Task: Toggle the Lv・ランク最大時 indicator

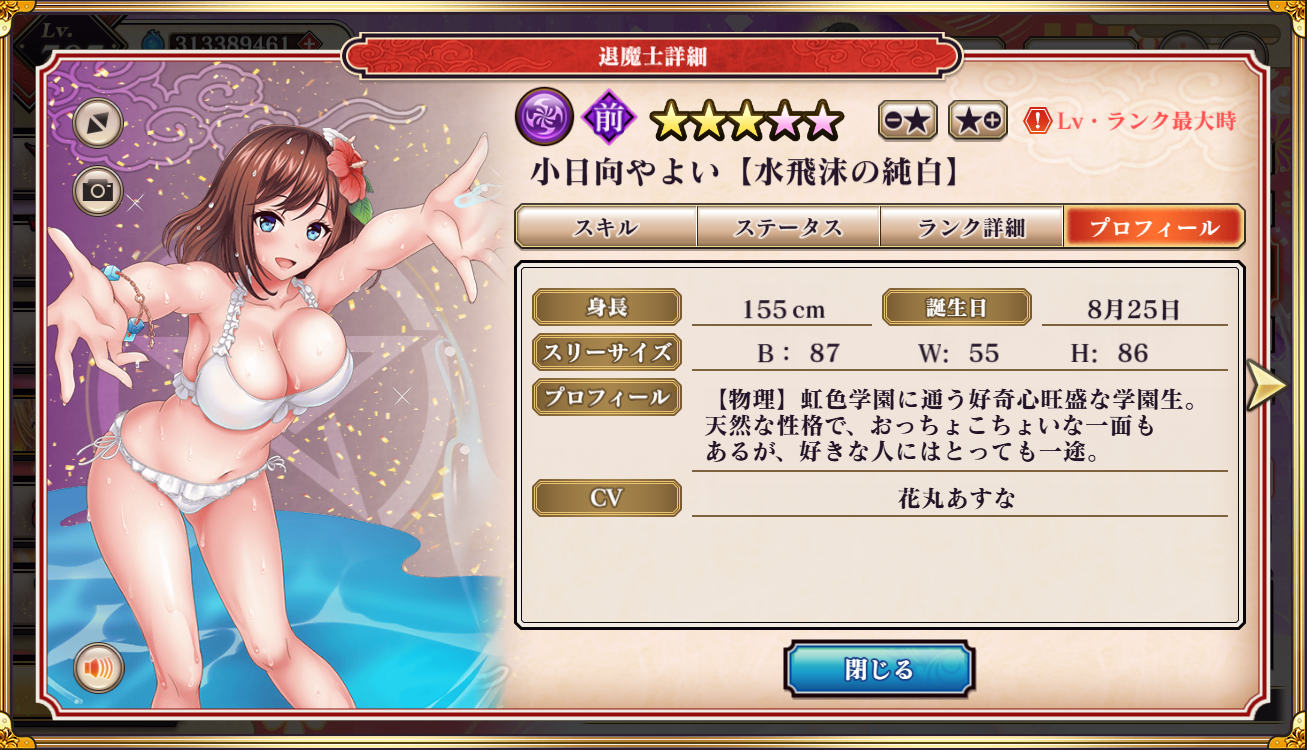Action: pyautogui.click(x=1131, y=121)
